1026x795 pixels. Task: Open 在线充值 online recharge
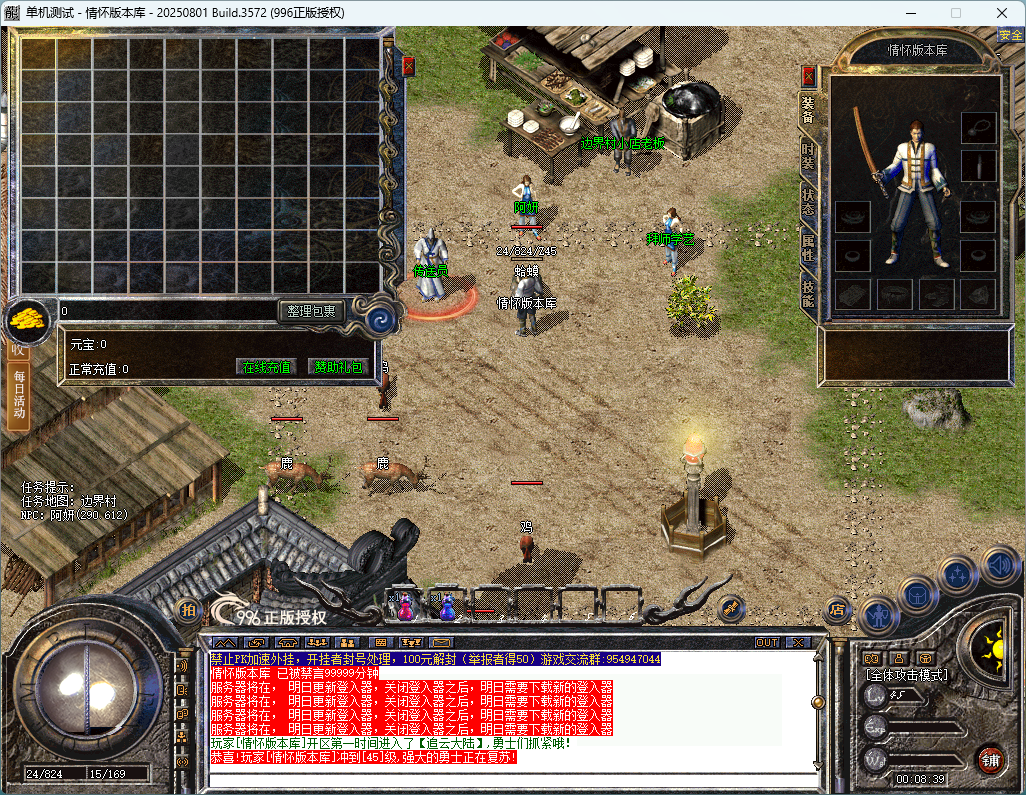267,367
